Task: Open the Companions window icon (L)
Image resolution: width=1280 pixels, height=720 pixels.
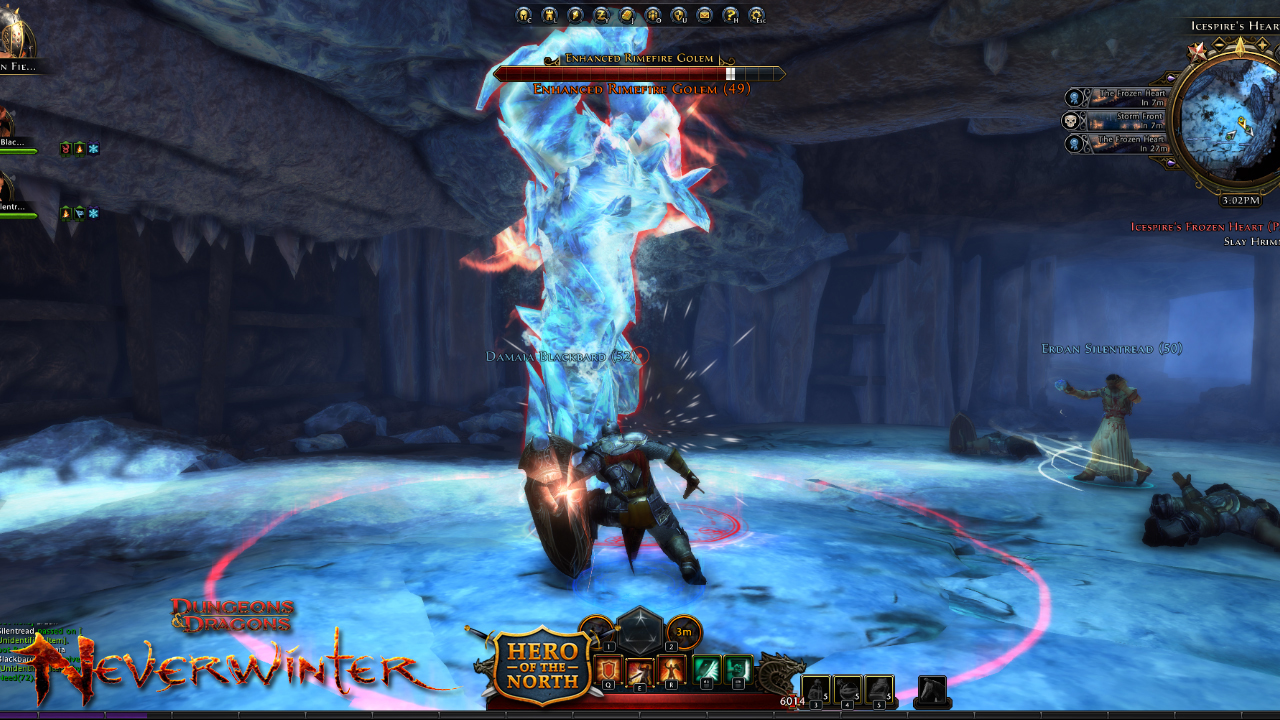Action: pos(548,15)
